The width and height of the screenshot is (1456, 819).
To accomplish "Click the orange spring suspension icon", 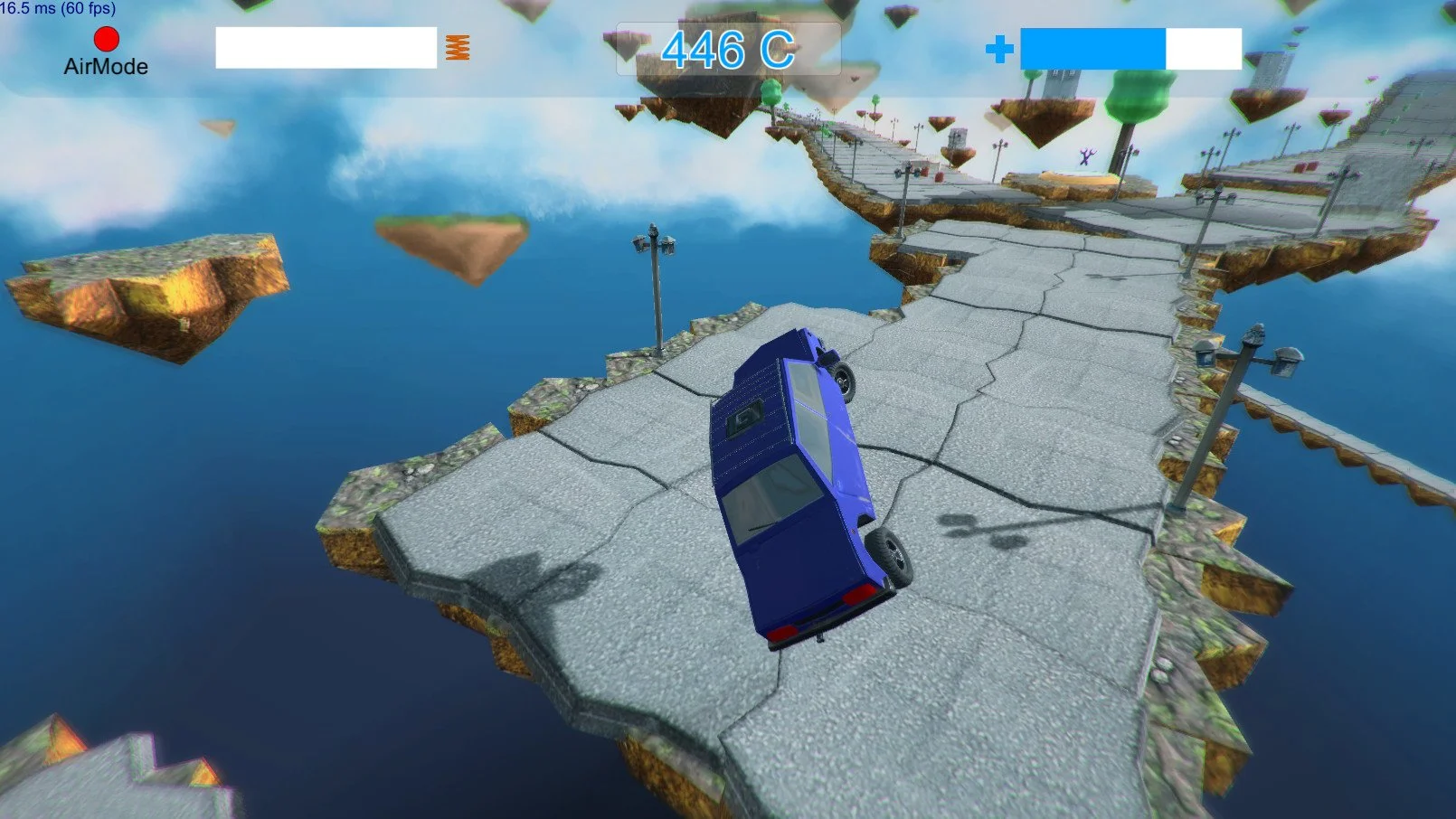I will (x=457, y=49).
